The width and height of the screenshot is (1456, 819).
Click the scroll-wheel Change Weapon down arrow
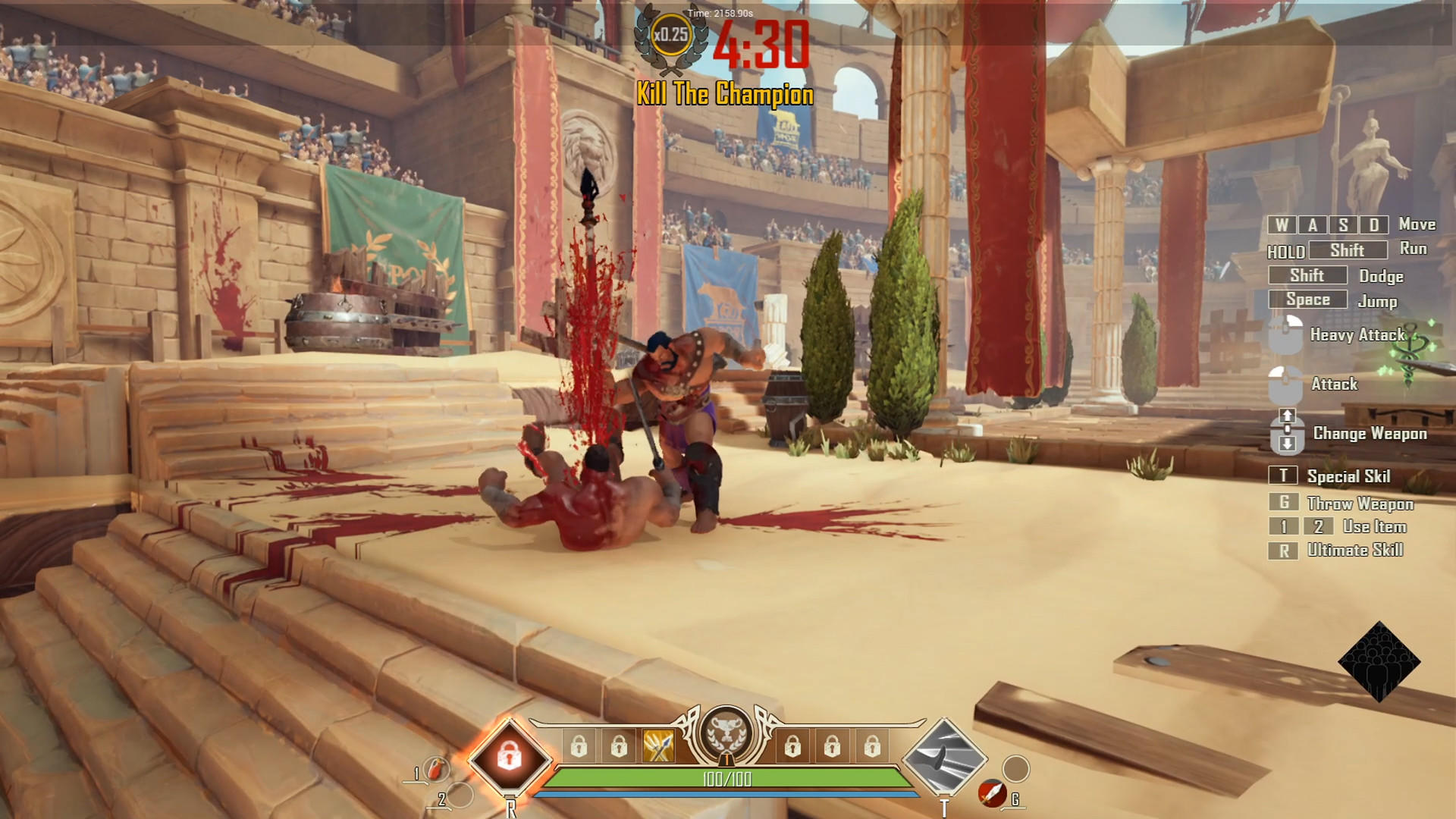pyautogui.click(x=1287, y=444)
